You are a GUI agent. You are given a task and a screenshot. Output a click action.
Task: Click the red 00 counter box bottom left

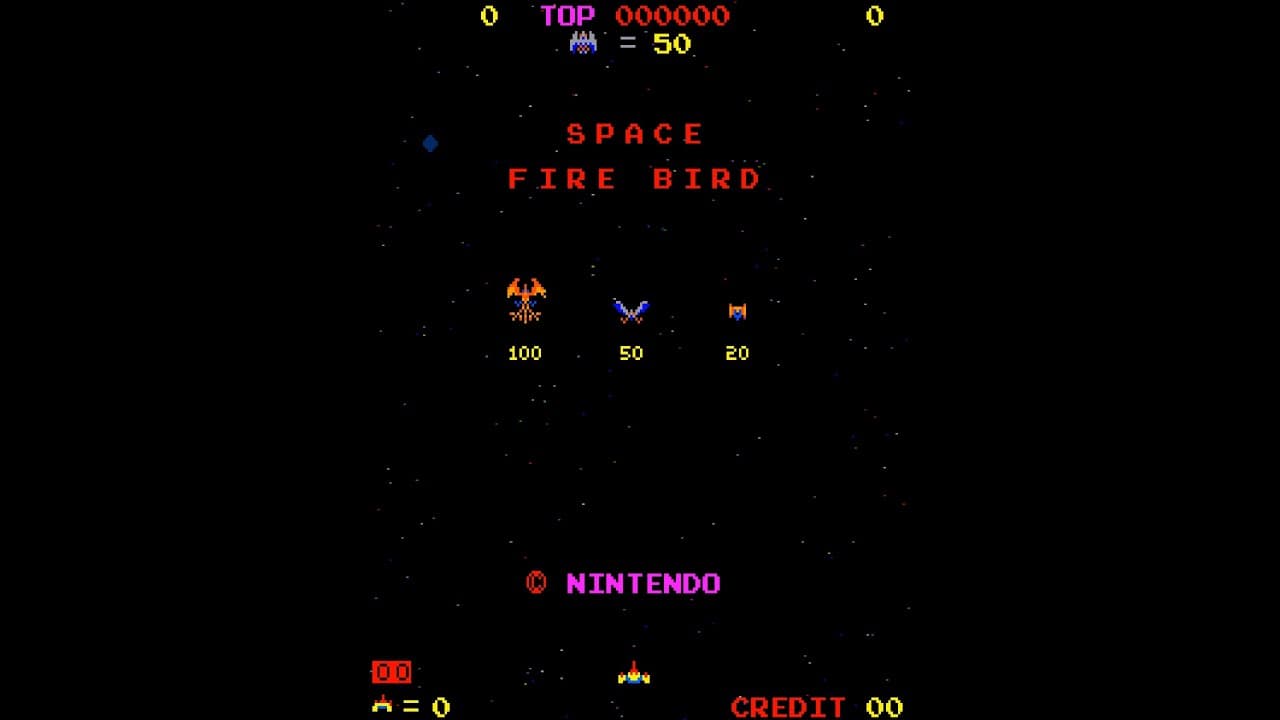(391, 672)
